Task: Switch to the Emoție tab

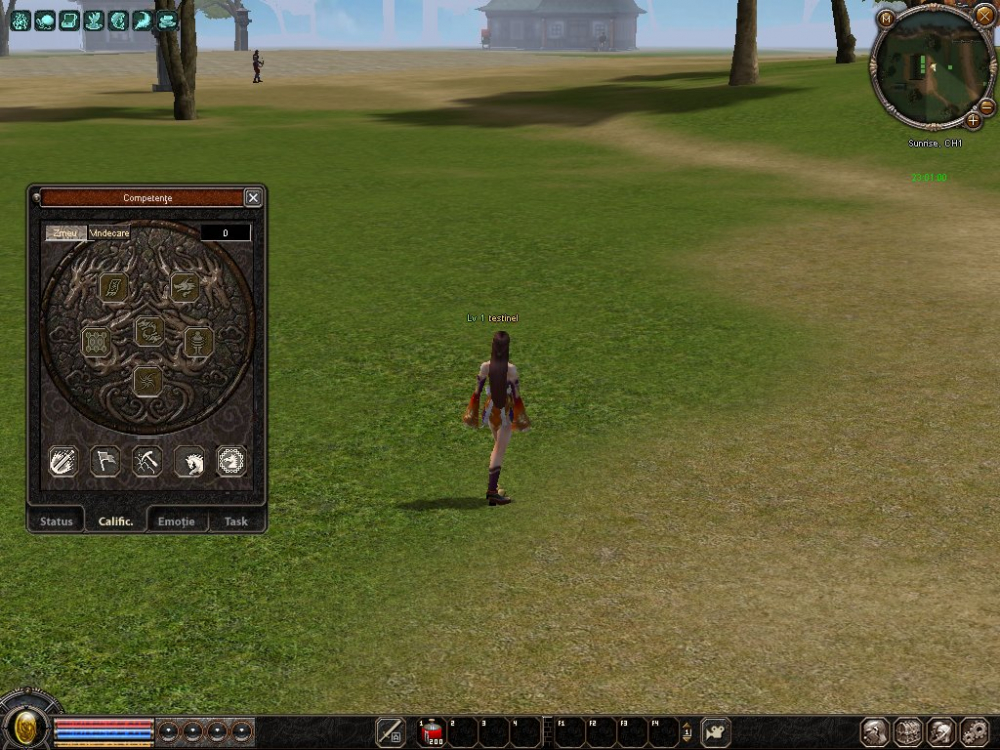Action: point(176,521)
